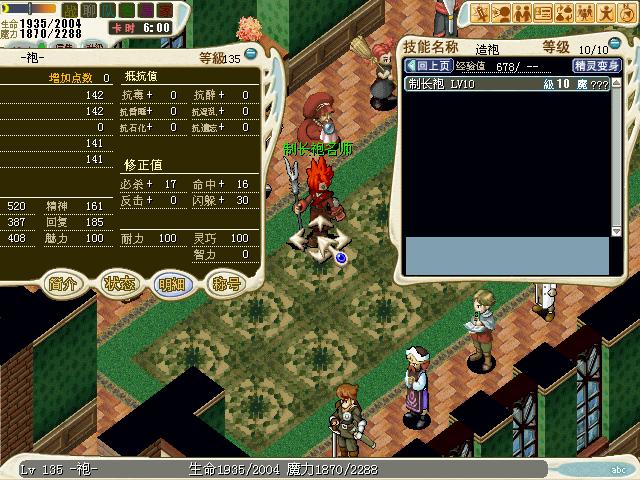Open the money bags exchange icon

point(564,13)
